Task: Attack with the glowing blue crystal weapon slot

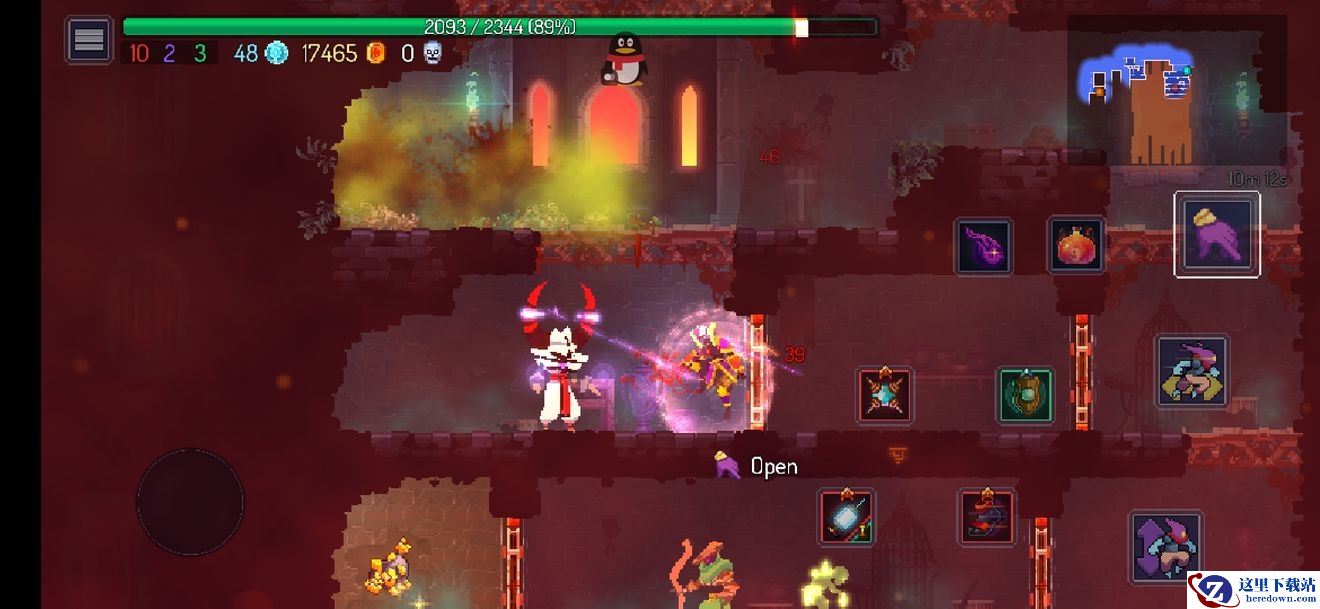Action: [847, 516]
